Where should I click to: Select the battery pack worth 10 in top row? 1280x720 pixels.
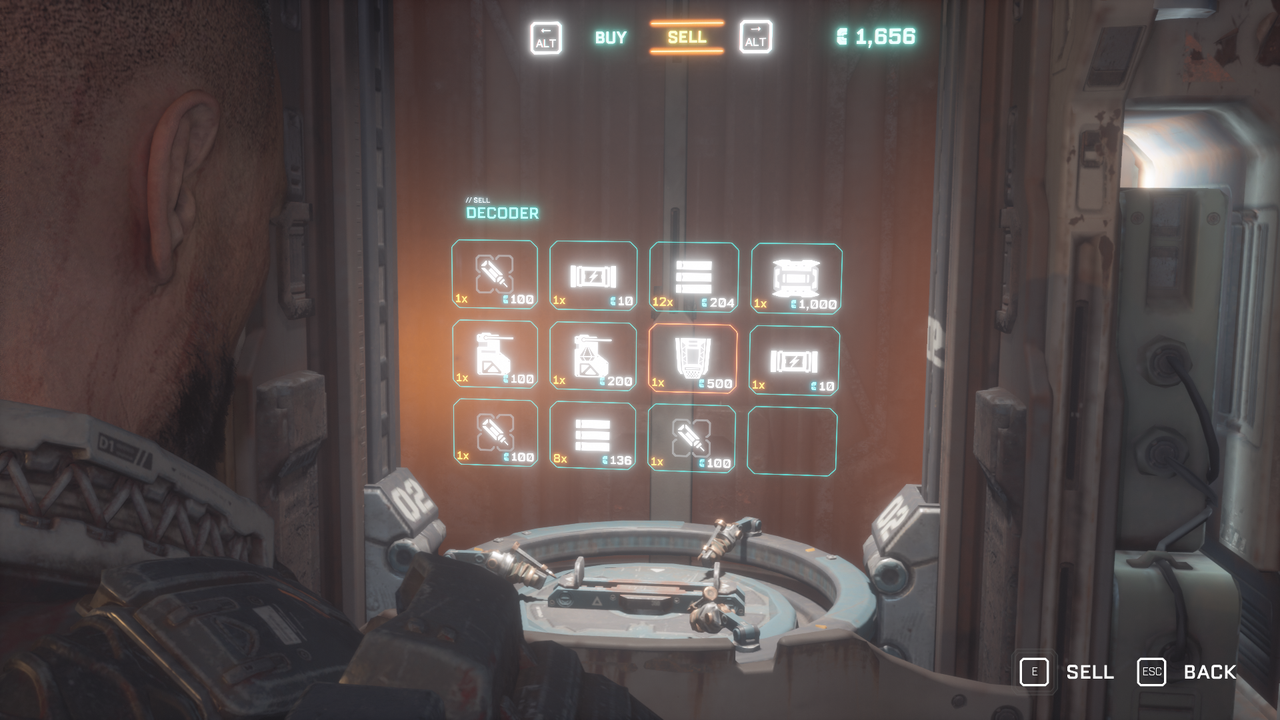coord(594,275)
